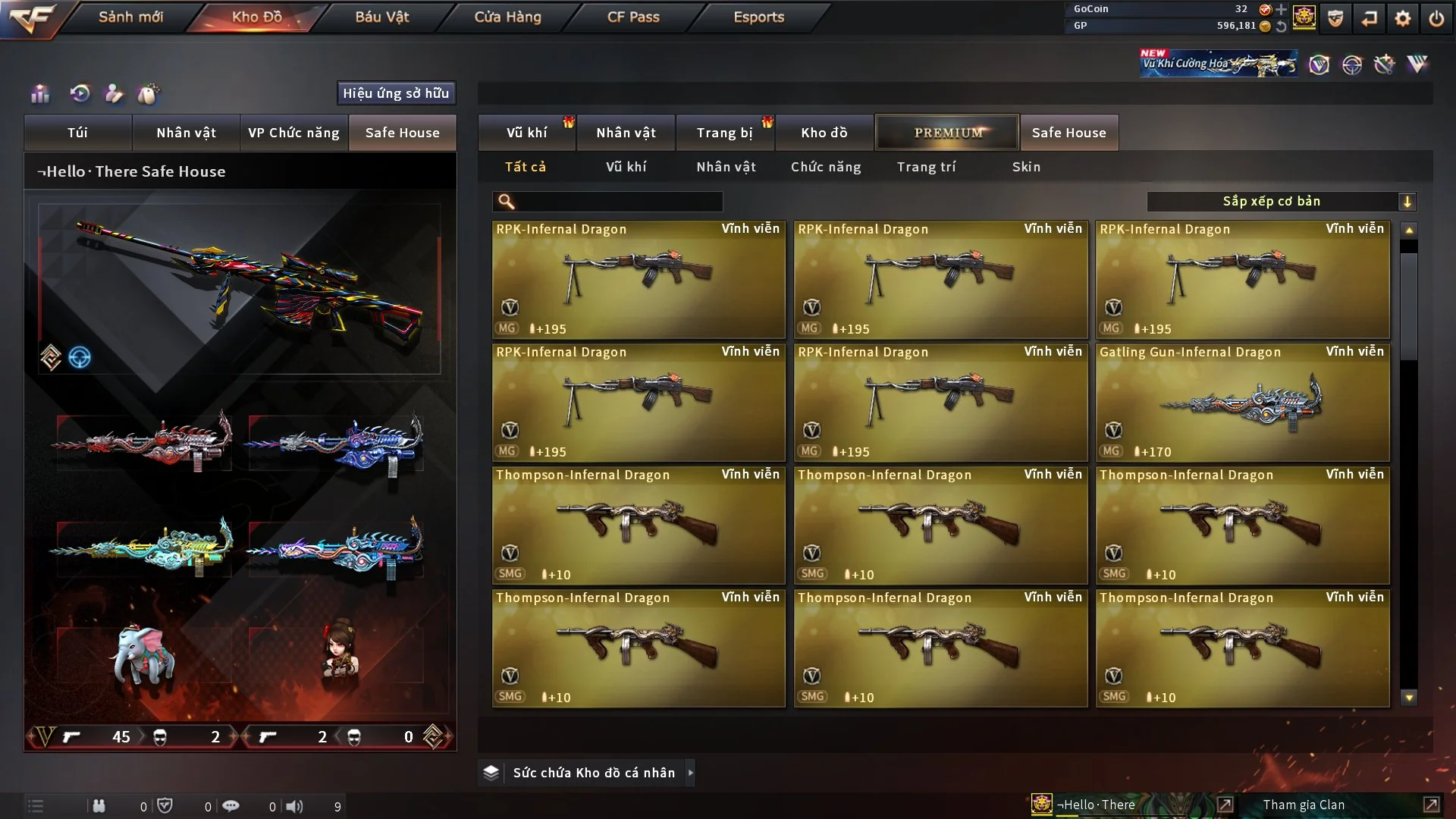
Task: Open the Sảnh mới lobby menu
Action: 130,17
